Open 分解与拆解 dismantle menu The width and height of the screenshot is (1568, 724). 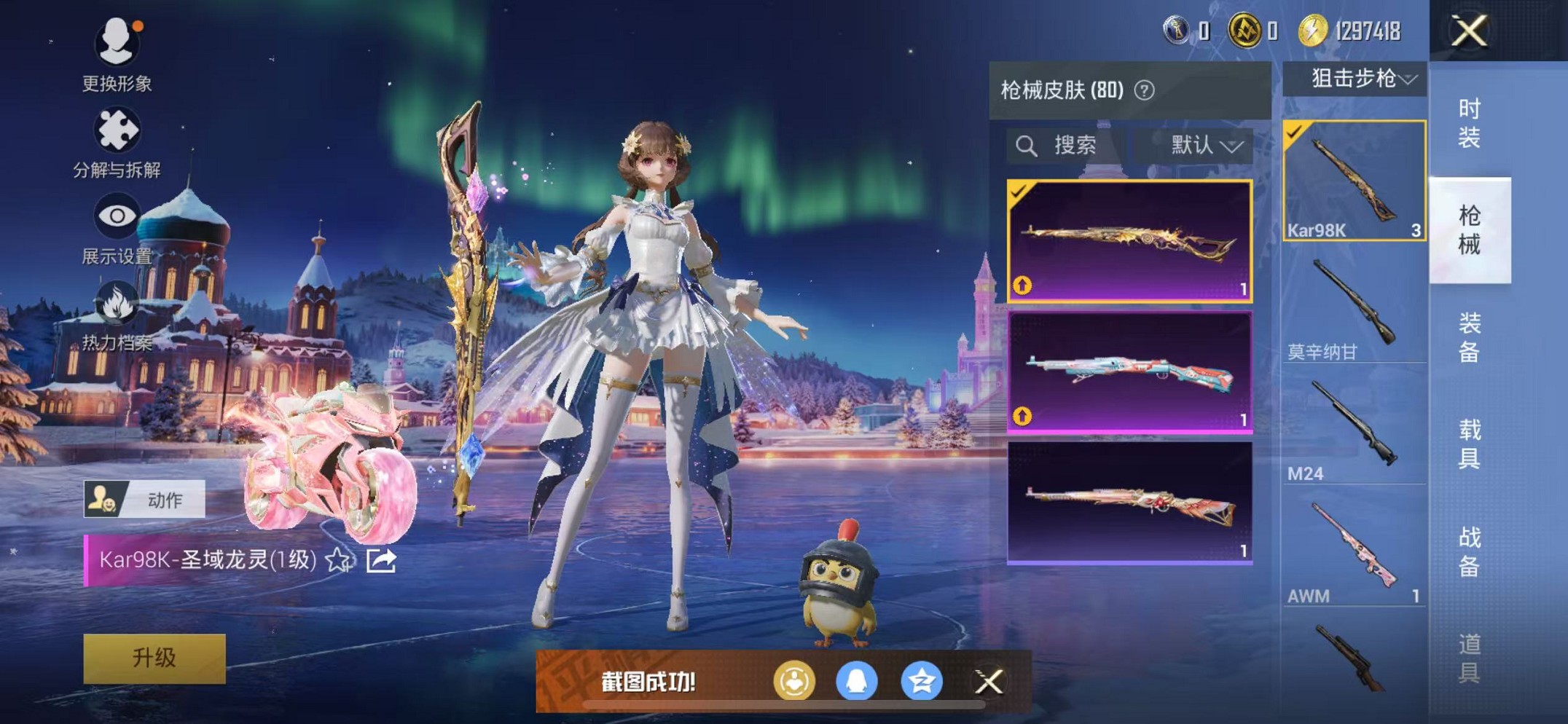(117, 142)
